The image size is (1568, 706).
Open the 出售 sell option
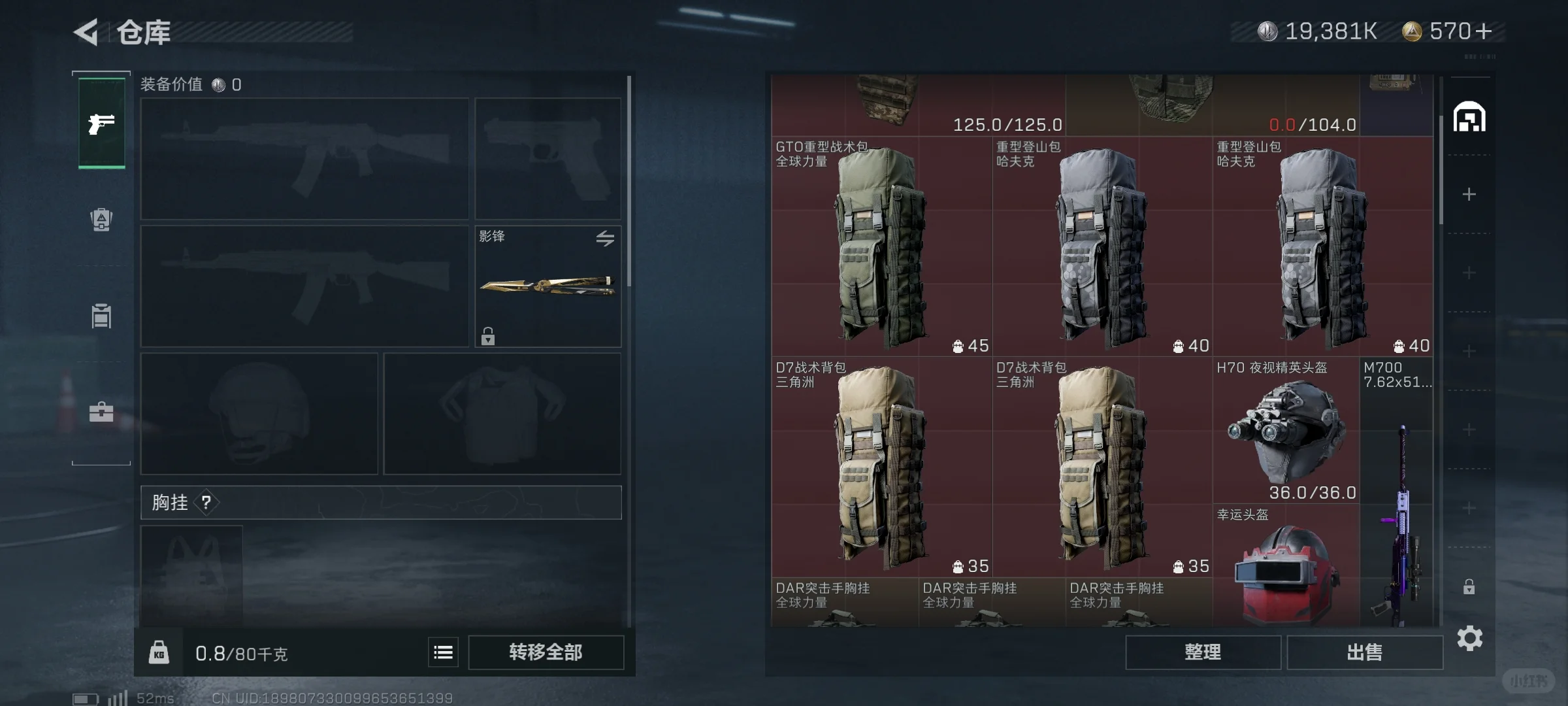pos(1364,652)
